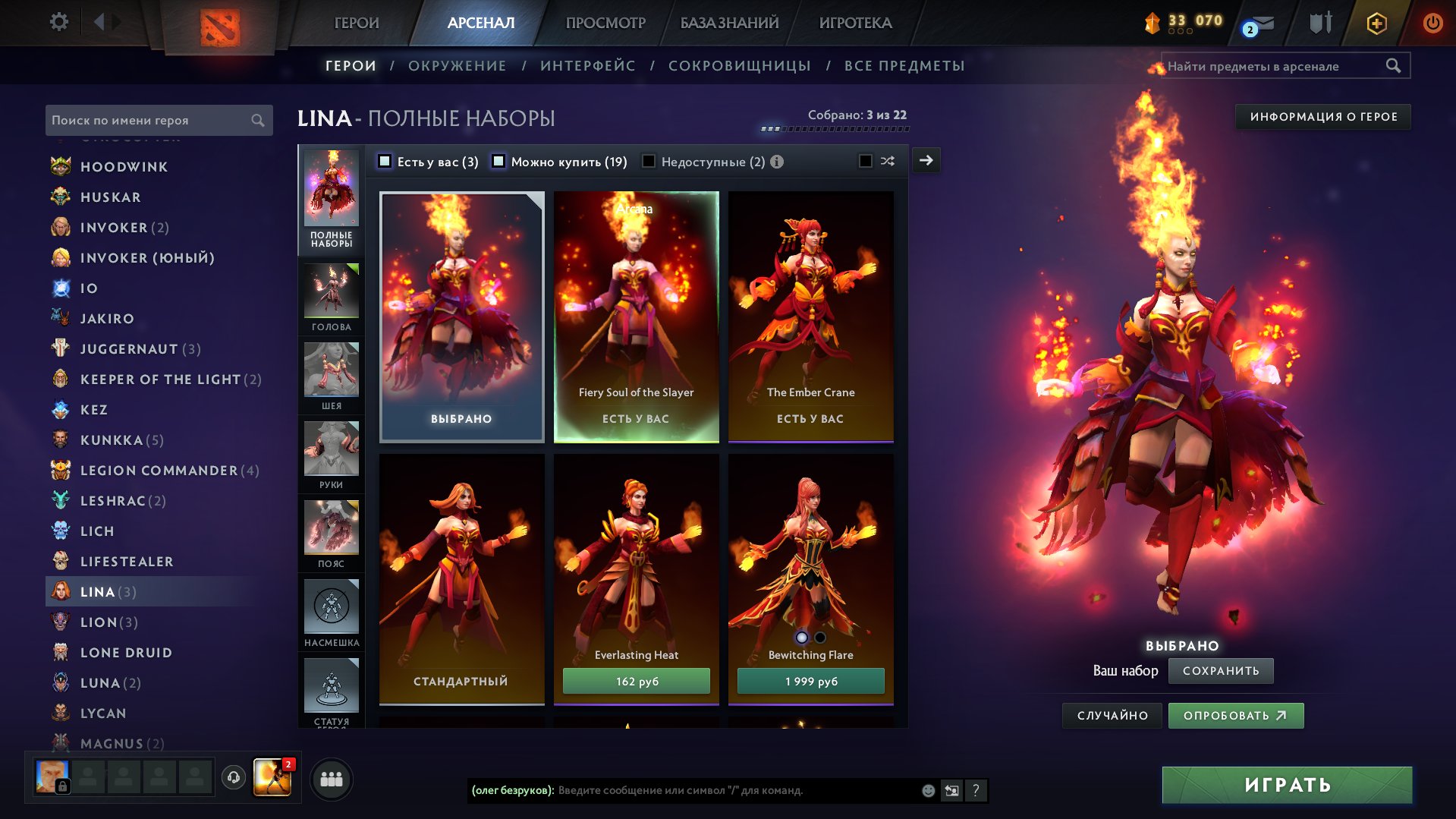The height and width of the screenshot is (819, 1456).
Task: Open the settings gear icon
Action: (x=58, y=22)
